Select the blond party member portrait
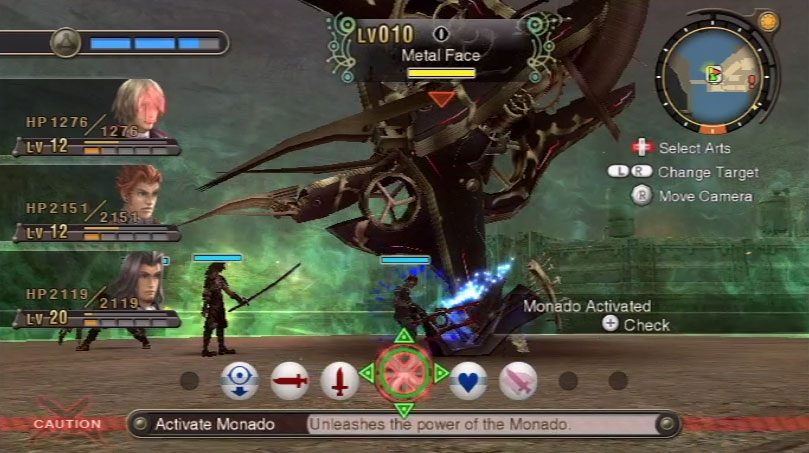 click(x=138, y=107)
